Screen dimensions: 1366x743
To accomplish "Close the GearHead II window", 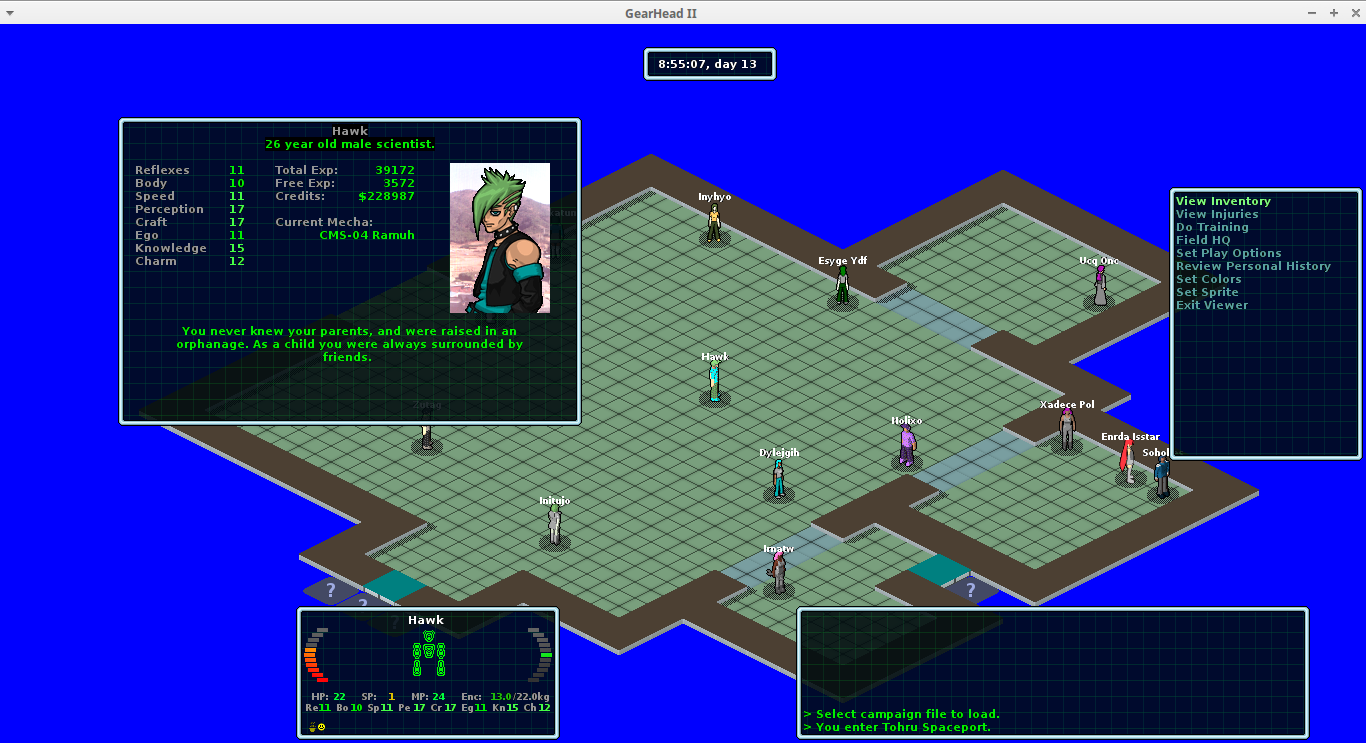I will [x=1352, y=12].
